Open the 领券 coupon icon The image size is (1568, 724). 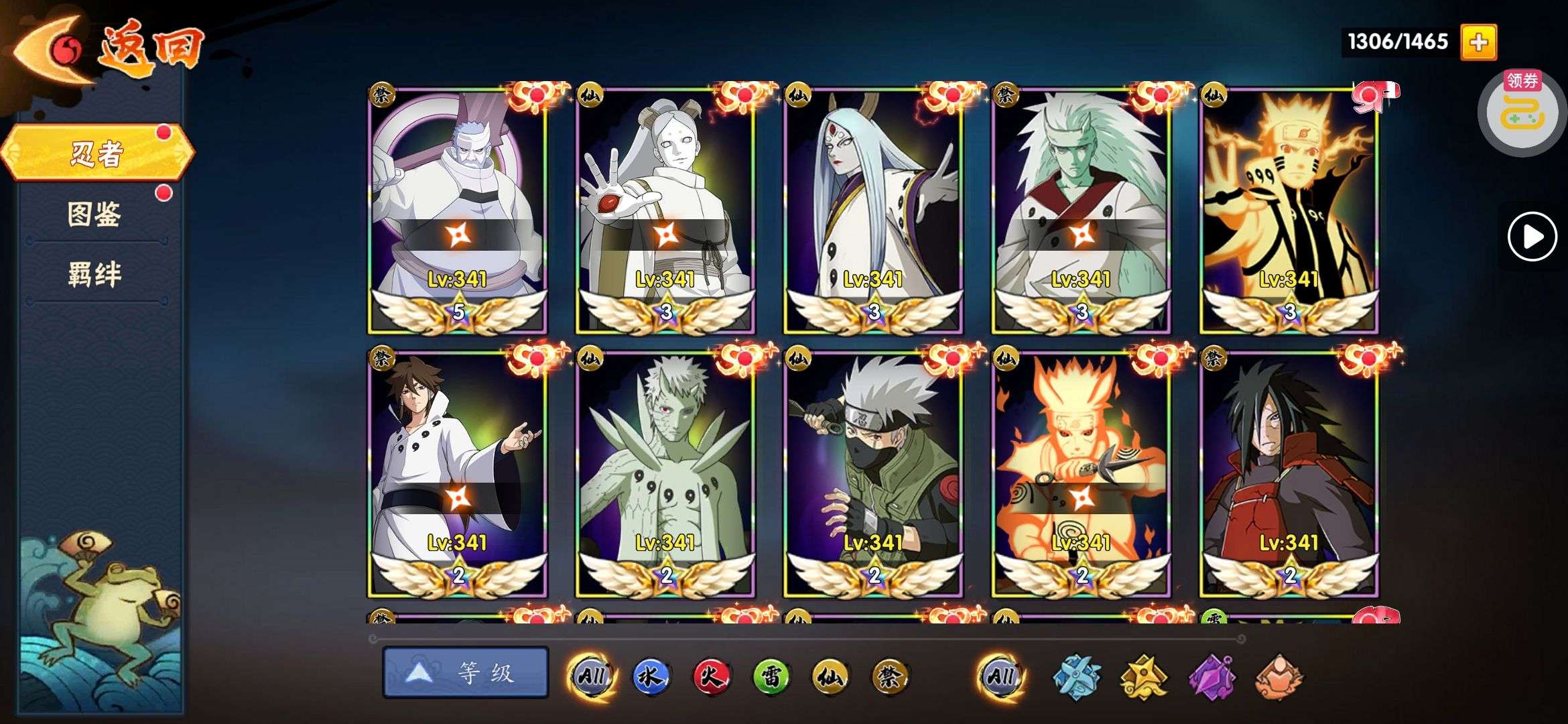(1522, 112)
